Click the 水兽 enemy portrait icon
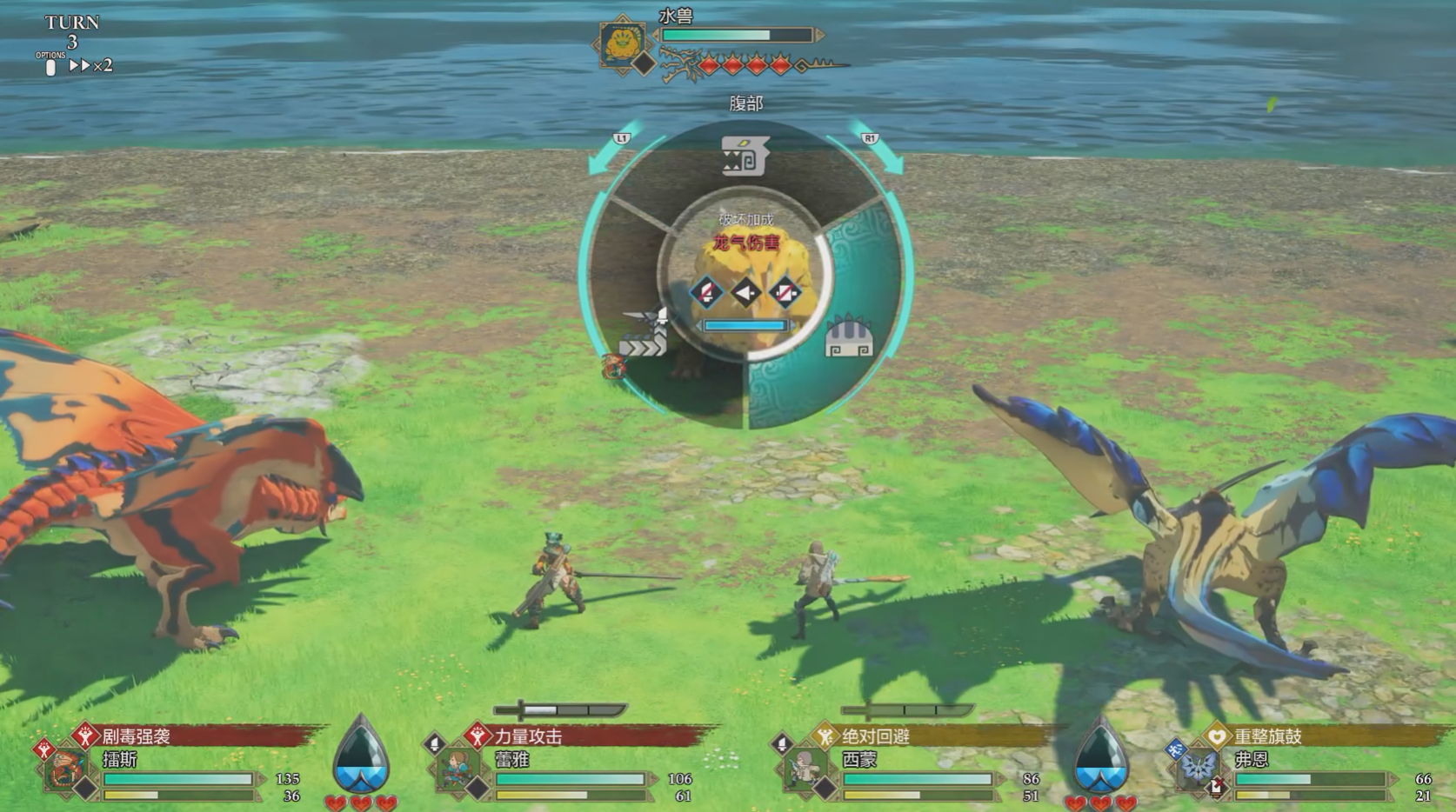Viewport: 1456px width, 812px height. coord(621,43)
